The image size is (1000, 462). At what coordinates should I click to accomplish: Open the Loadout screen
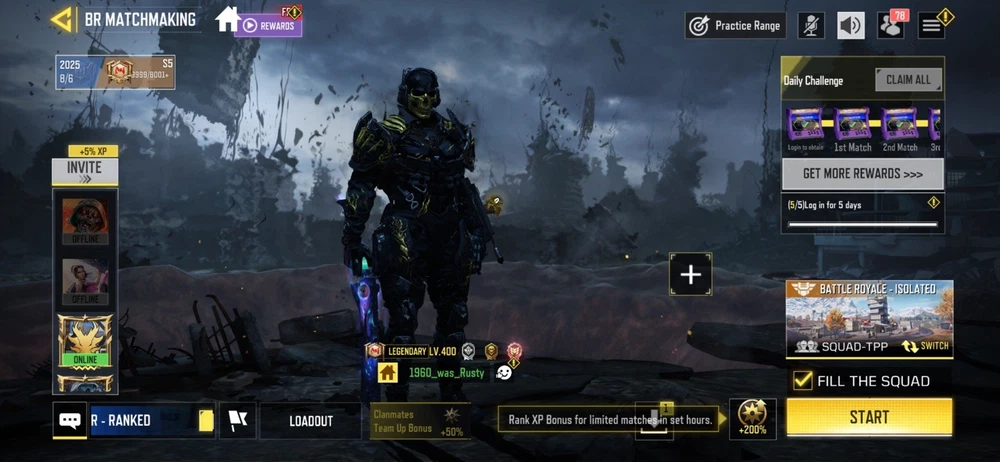point(311,421)
